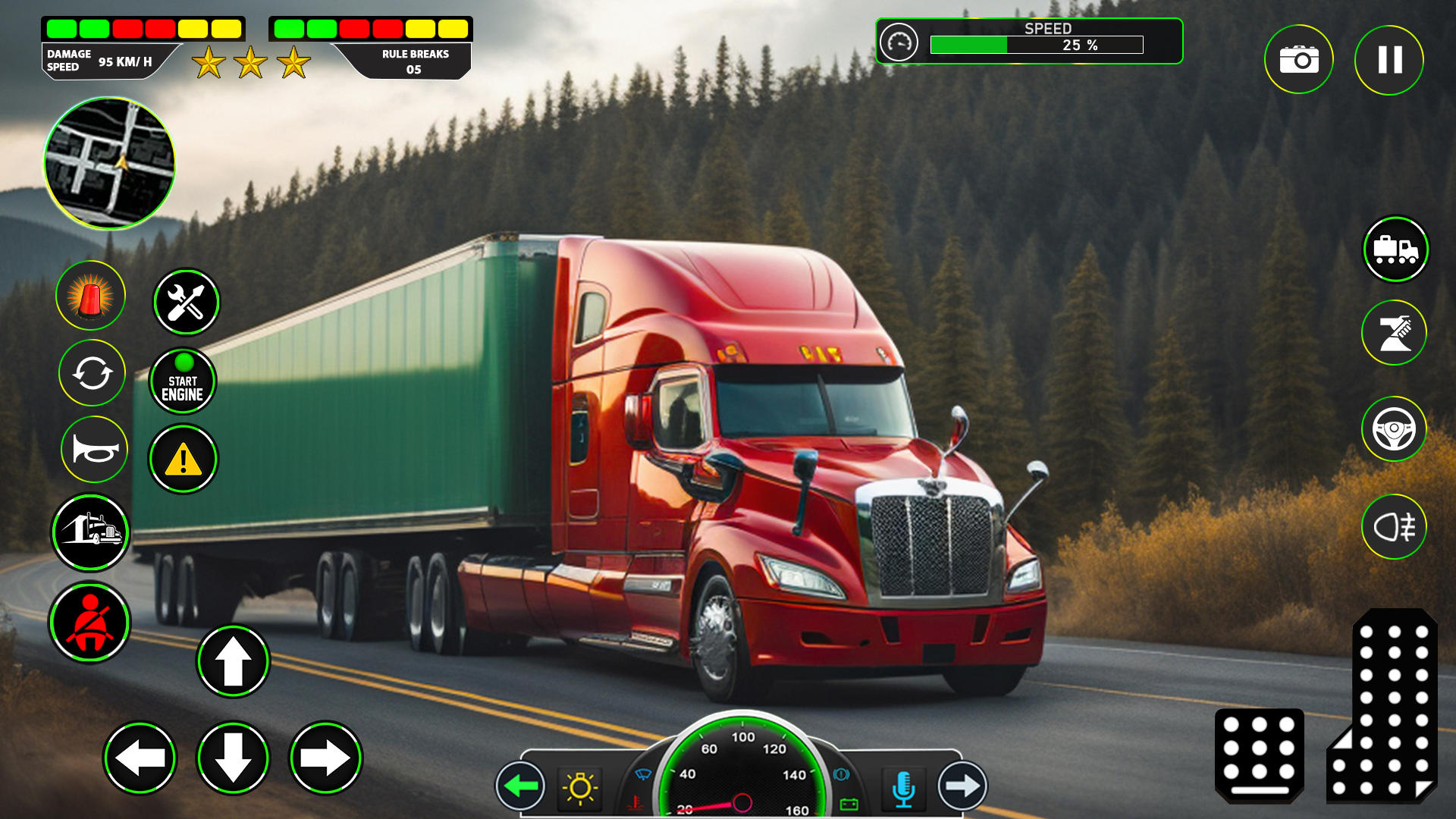
Task: Tap the down arrow reverse button
Action: point(233,758)
